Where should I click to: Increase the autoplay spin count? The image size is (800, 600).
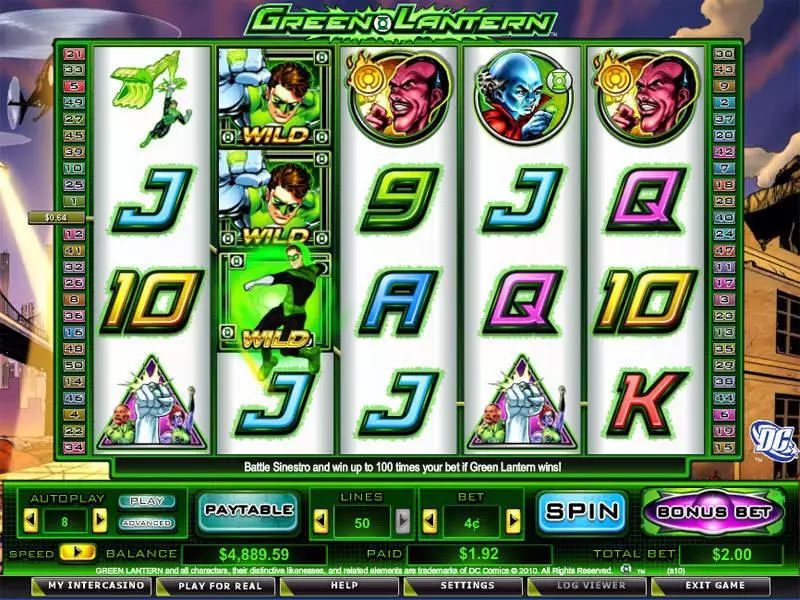[100, 520]
